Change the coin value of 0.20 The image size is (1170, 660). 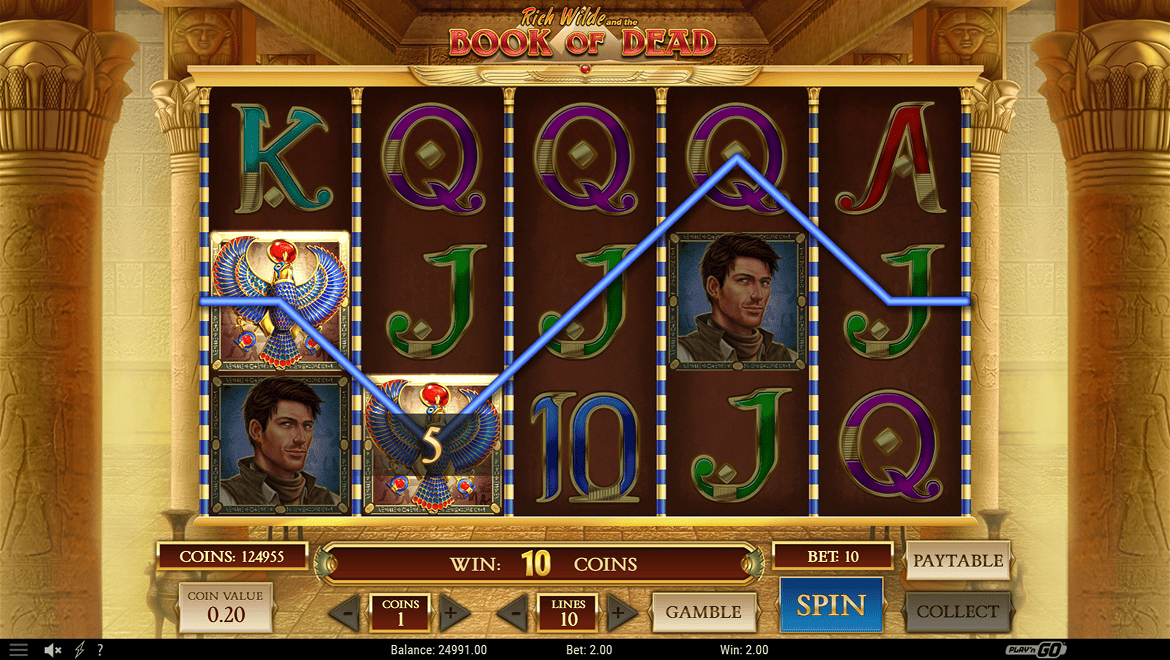click(x=225, y=607)
